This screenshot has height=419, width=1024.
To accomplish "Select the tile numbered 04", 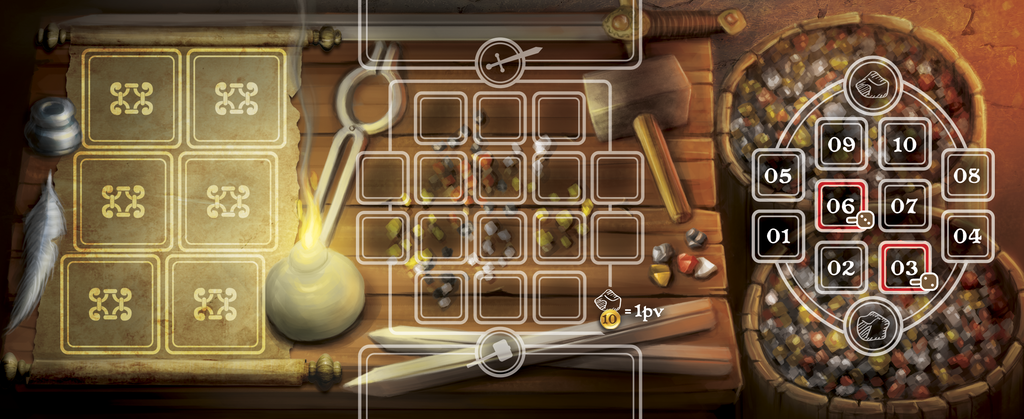I will tap(967, 237).
